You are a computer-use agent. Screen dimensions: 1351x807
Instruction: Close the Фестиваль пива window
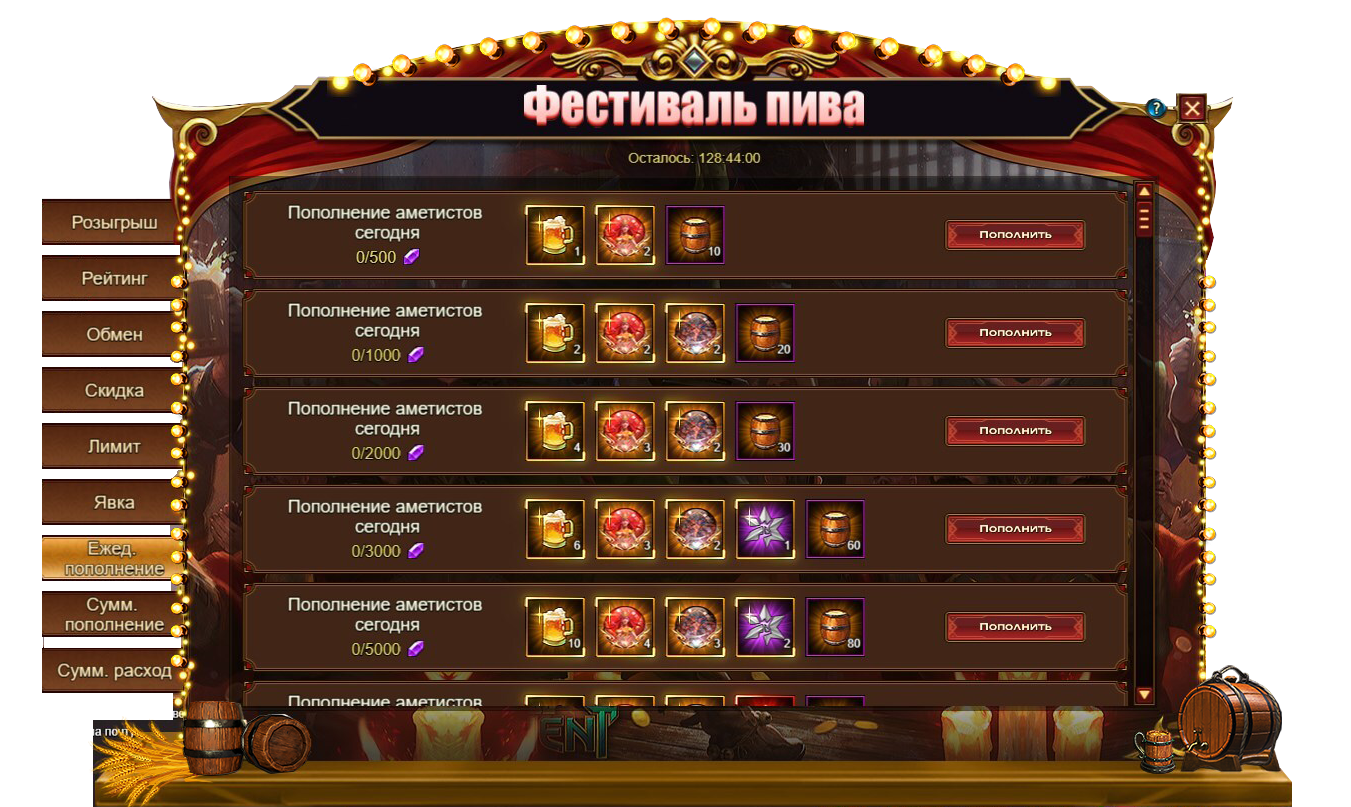[x=1192, y=108]
